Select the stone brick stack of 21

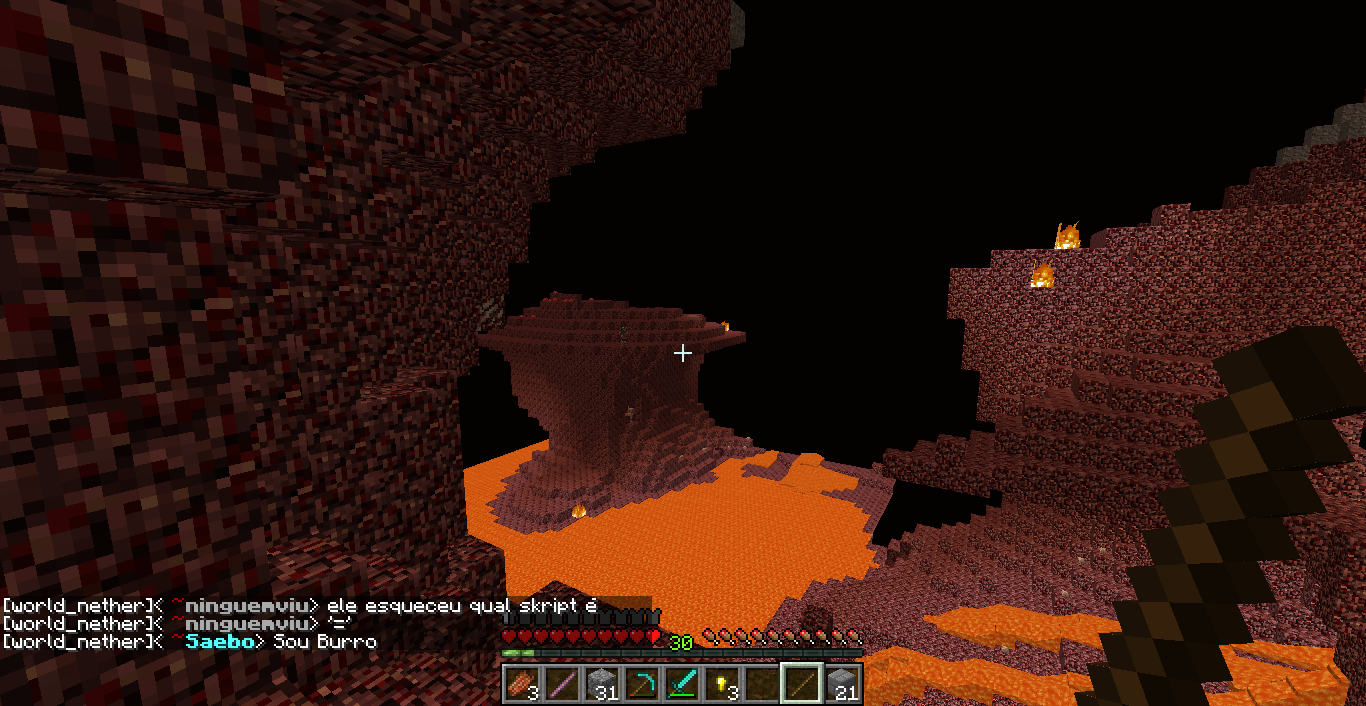coord(843,684)
